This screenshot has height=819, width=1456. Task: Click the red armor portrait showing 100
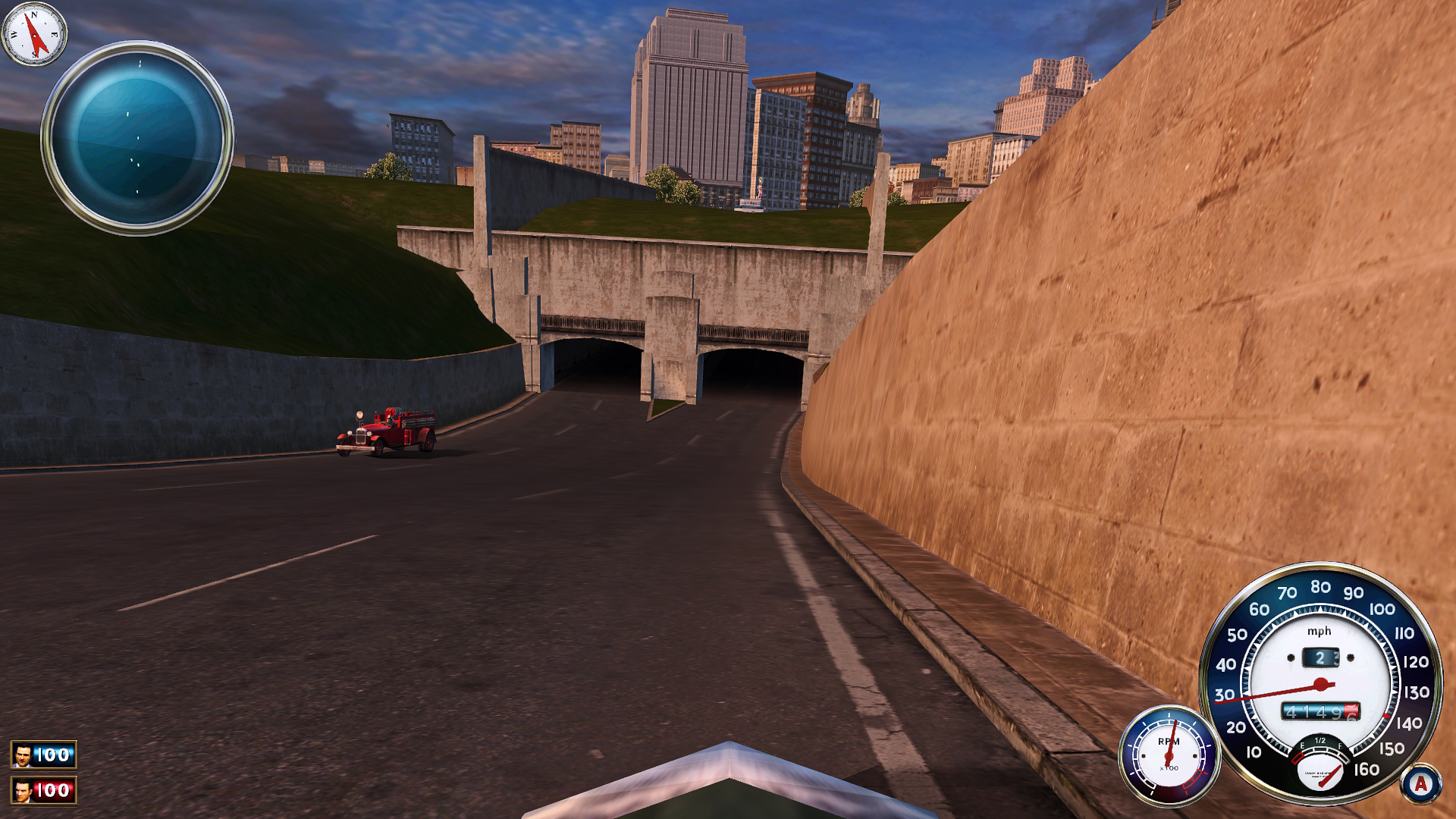coord(44,790)
